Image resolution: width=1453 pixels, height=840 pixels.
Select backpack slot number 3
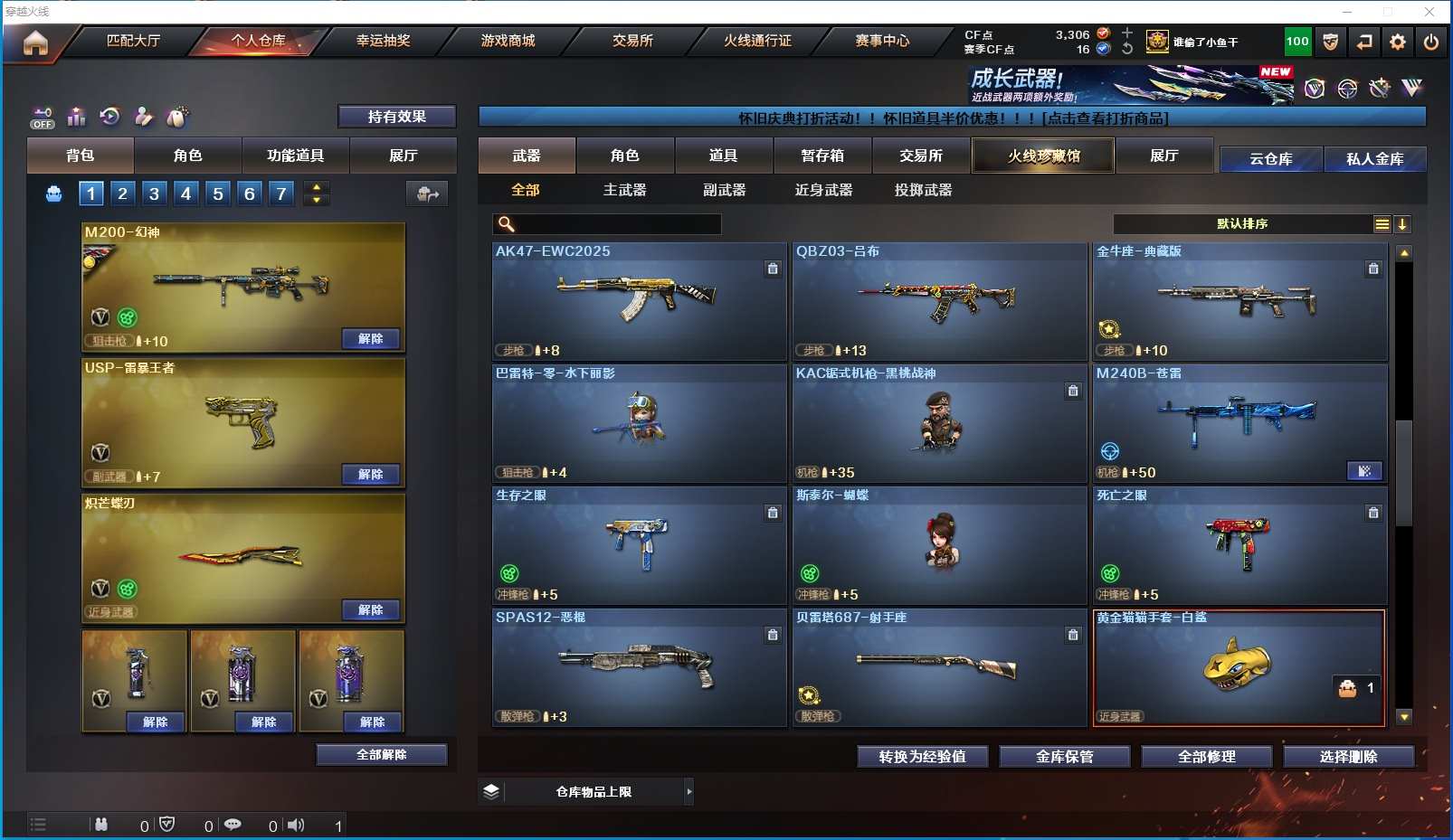click(x=155, y=193)
